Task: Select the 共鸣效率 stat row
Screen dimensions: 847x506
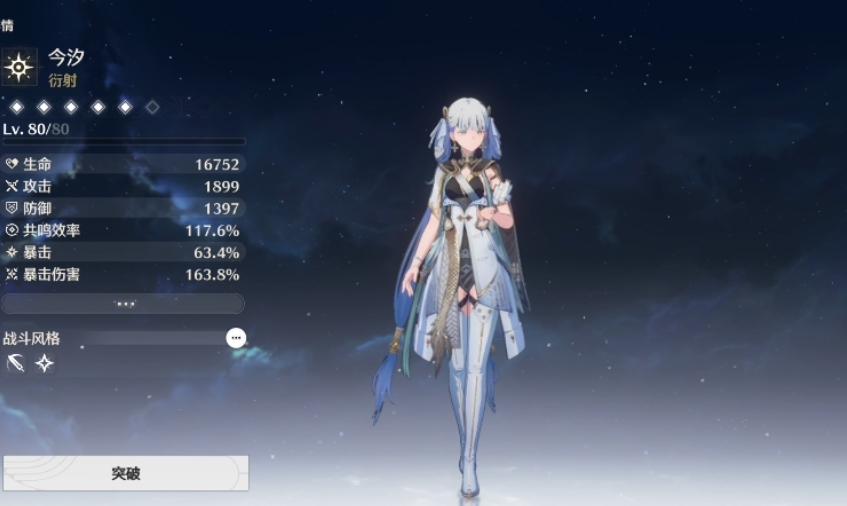Action: (x=123, y=230)
